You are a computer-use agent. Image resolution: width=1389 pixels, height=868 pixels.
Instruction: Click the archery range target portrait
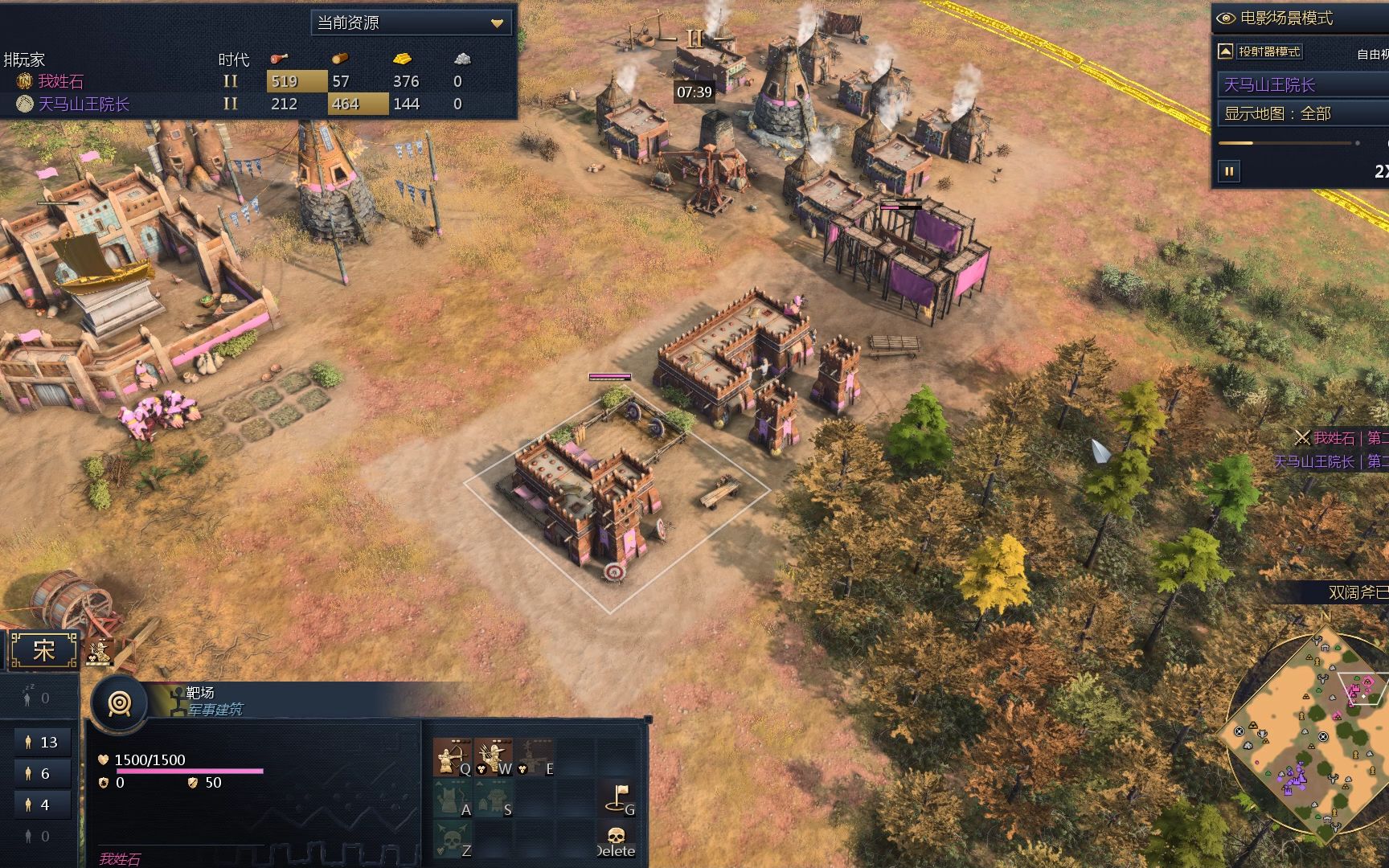pyautogui.click(x=120, y=703)
